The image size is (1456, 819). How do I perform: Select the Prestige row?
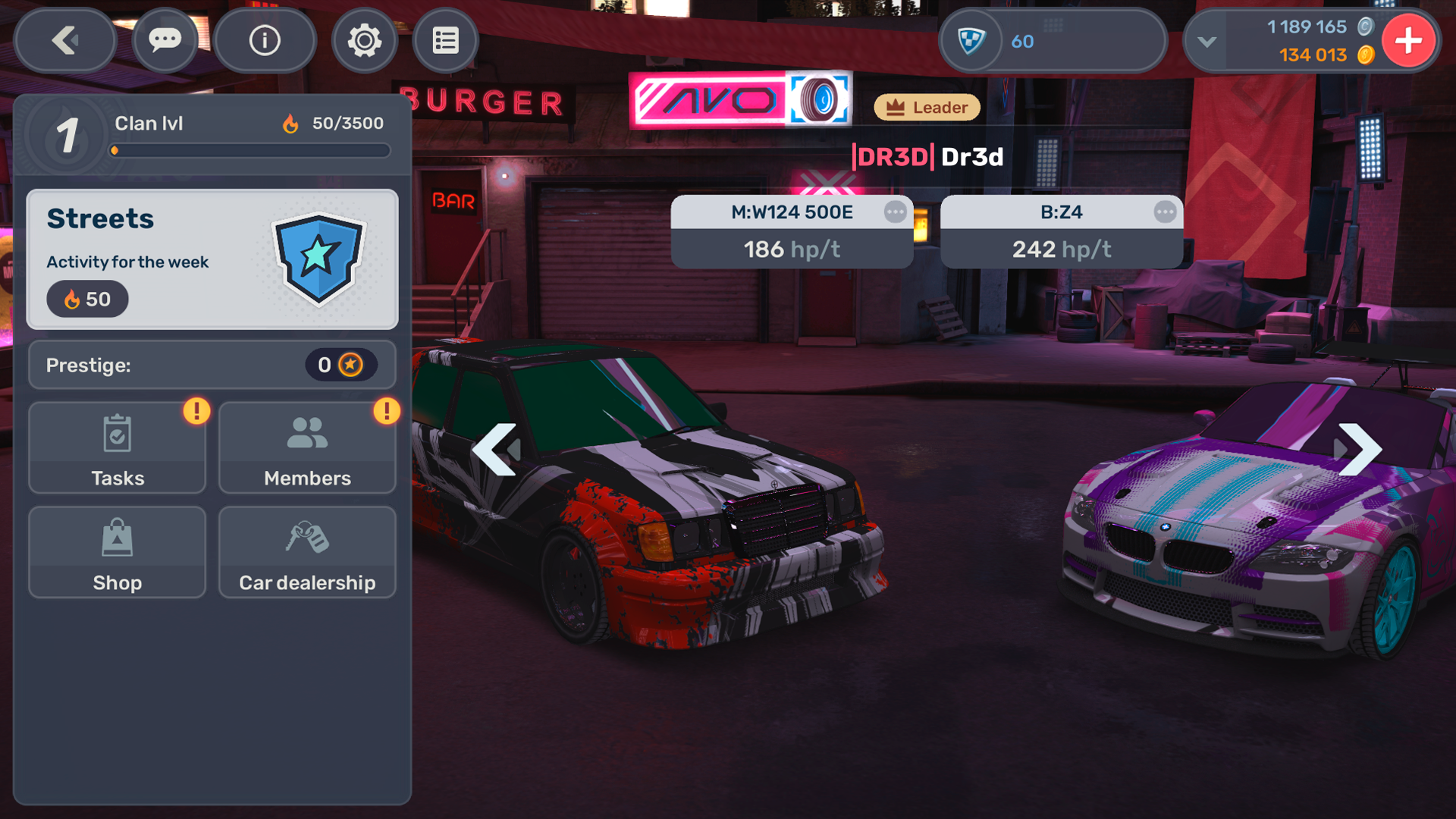(212, 366)
